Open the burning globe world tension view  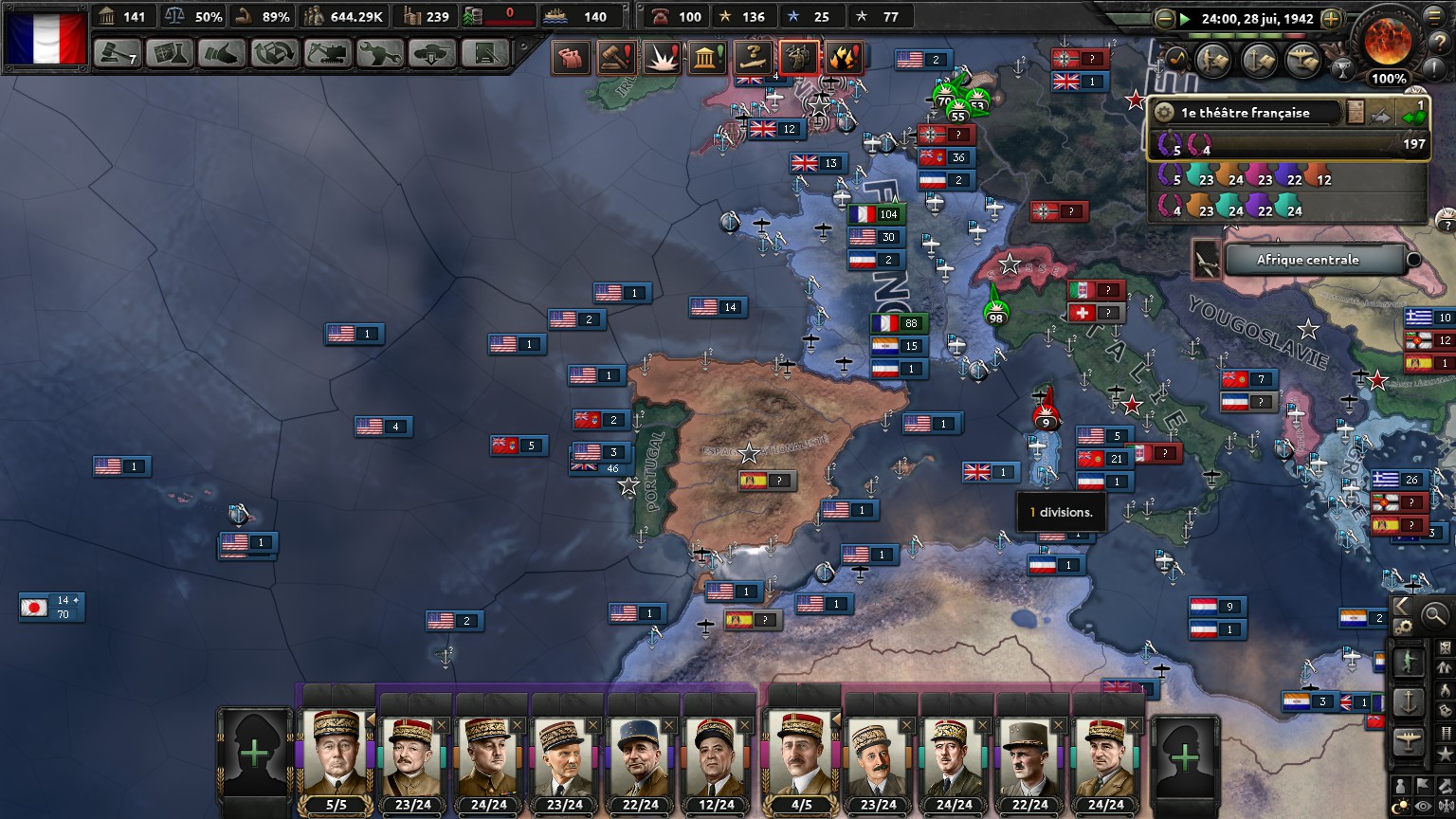click(x=1388, y=40)
